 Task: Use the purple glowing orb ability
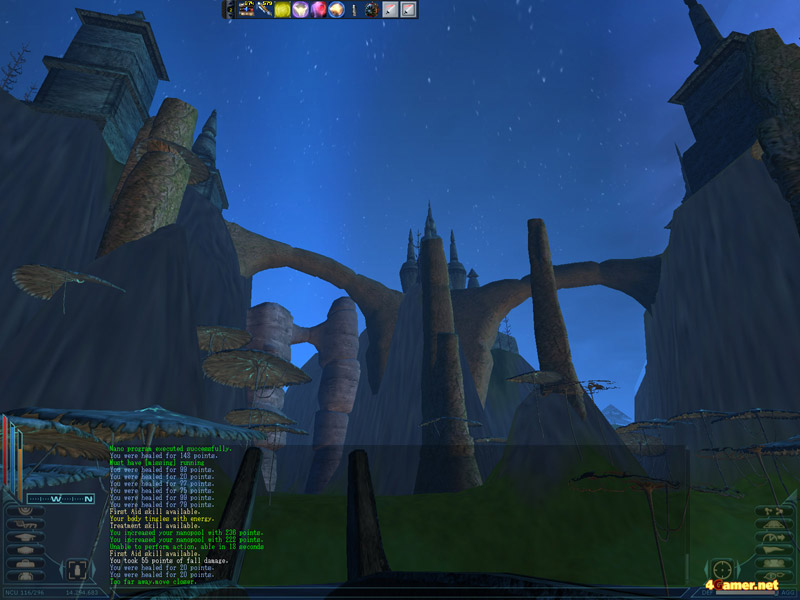[300, 10]
